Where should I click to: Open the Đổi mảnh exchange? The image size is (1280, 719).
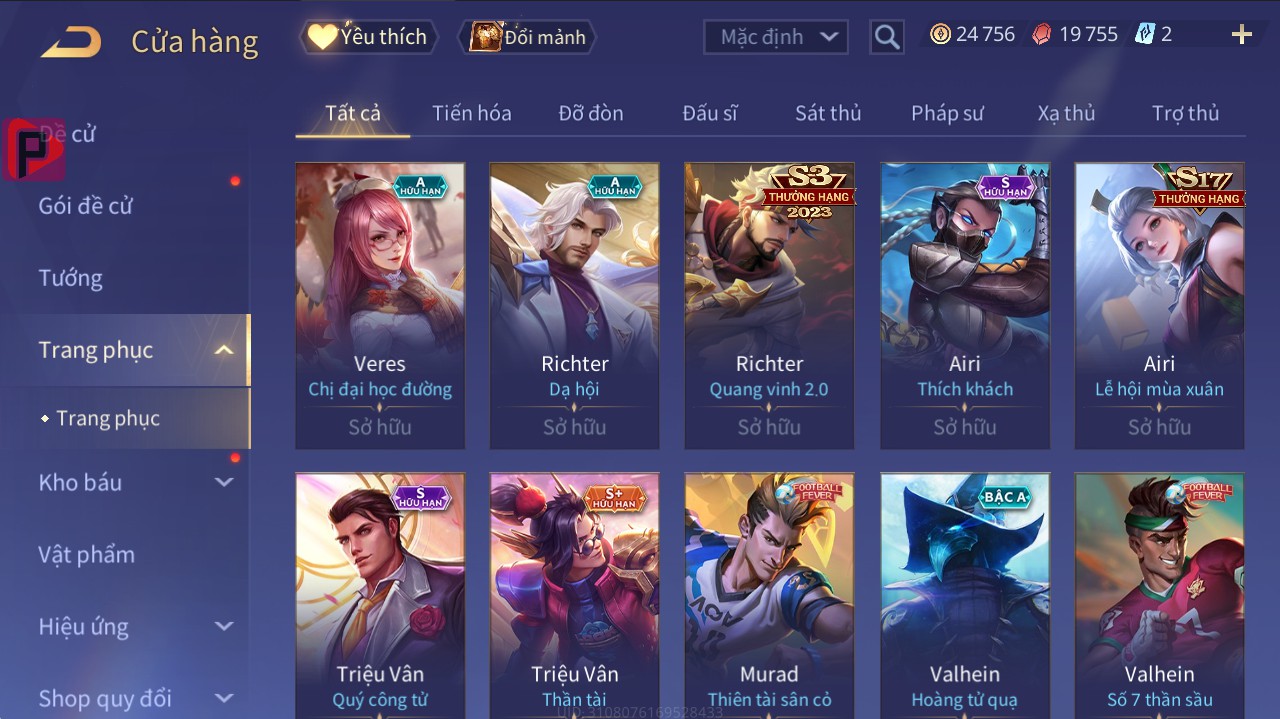coord(528,37)
